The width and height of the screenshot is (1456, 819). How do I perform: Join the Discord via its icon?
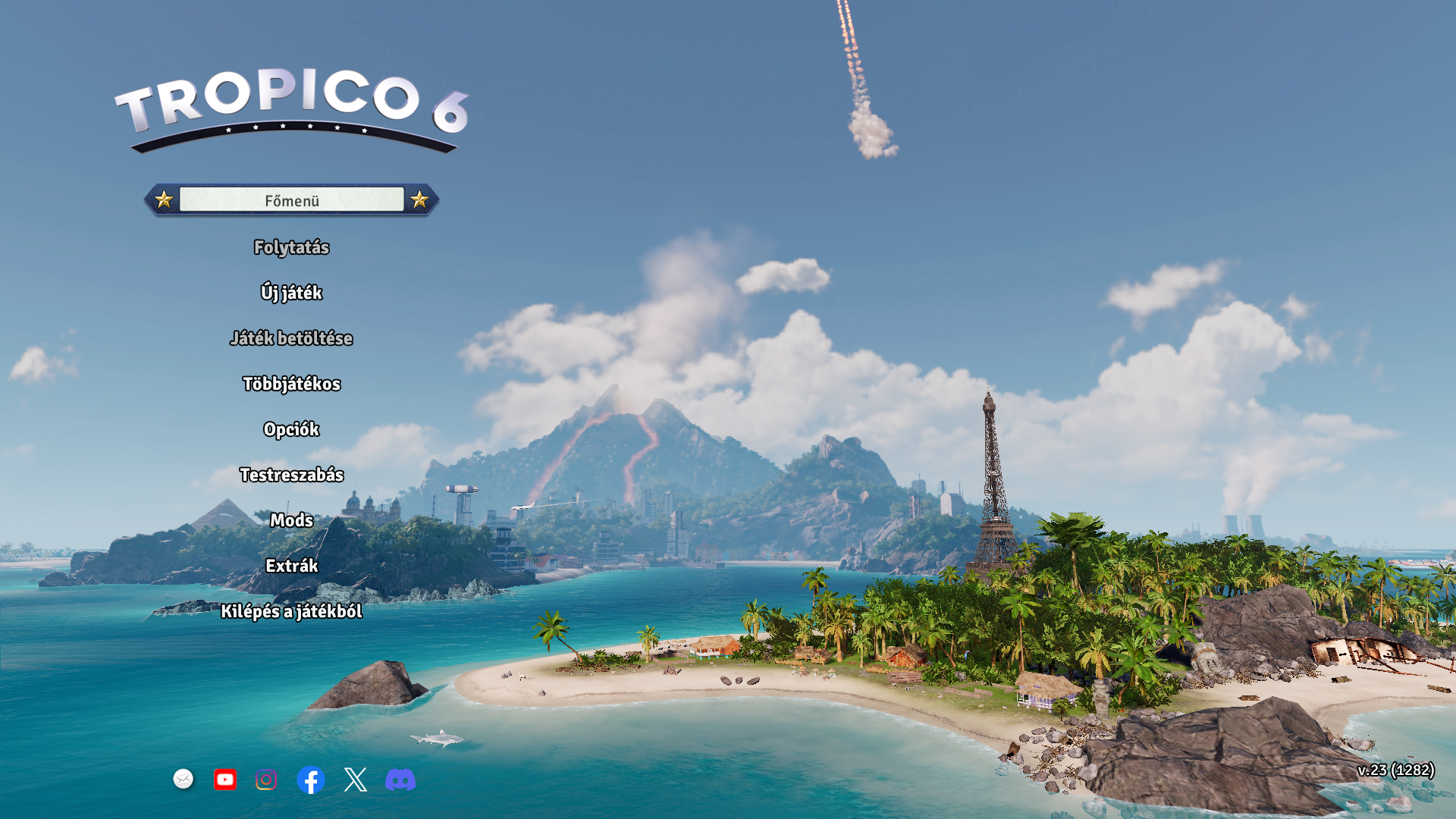pyautogui.click(x=400, y=780)
